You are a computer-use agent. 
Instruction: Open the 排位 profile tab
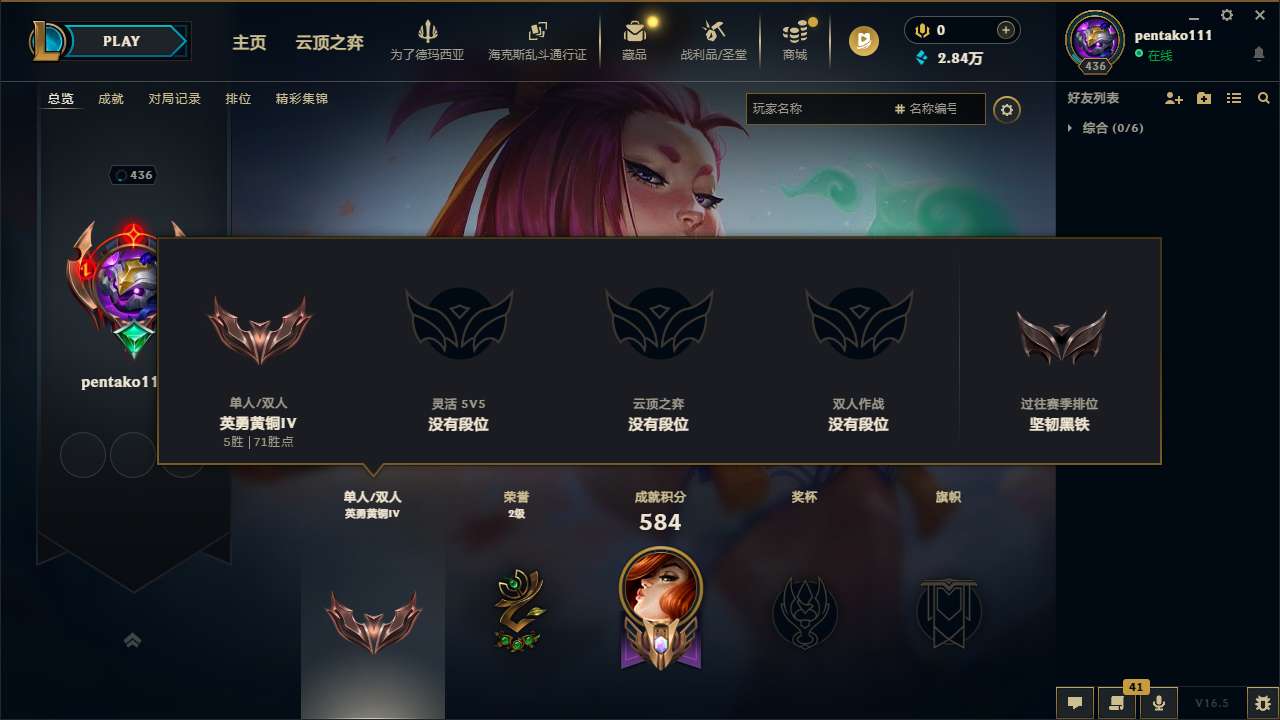coord(239,99)
